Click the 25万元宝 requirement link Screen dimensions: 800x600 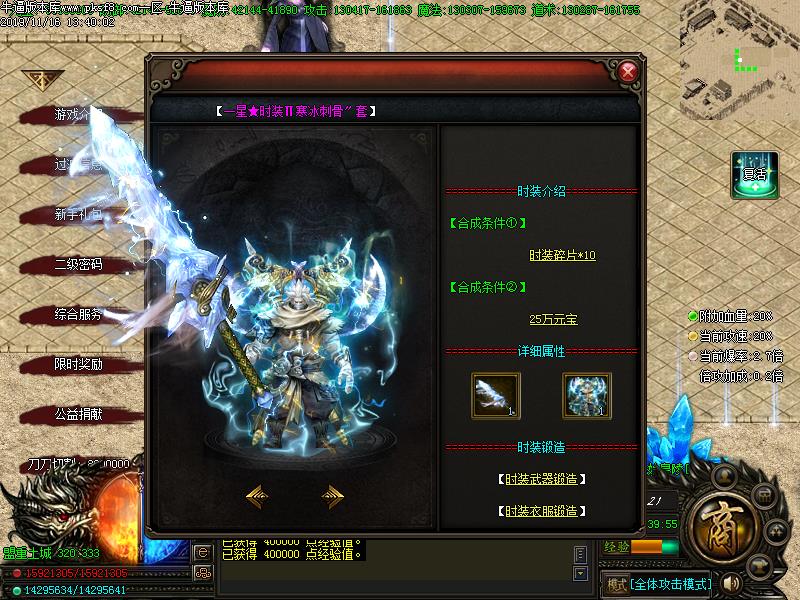(x=553, y=319)
